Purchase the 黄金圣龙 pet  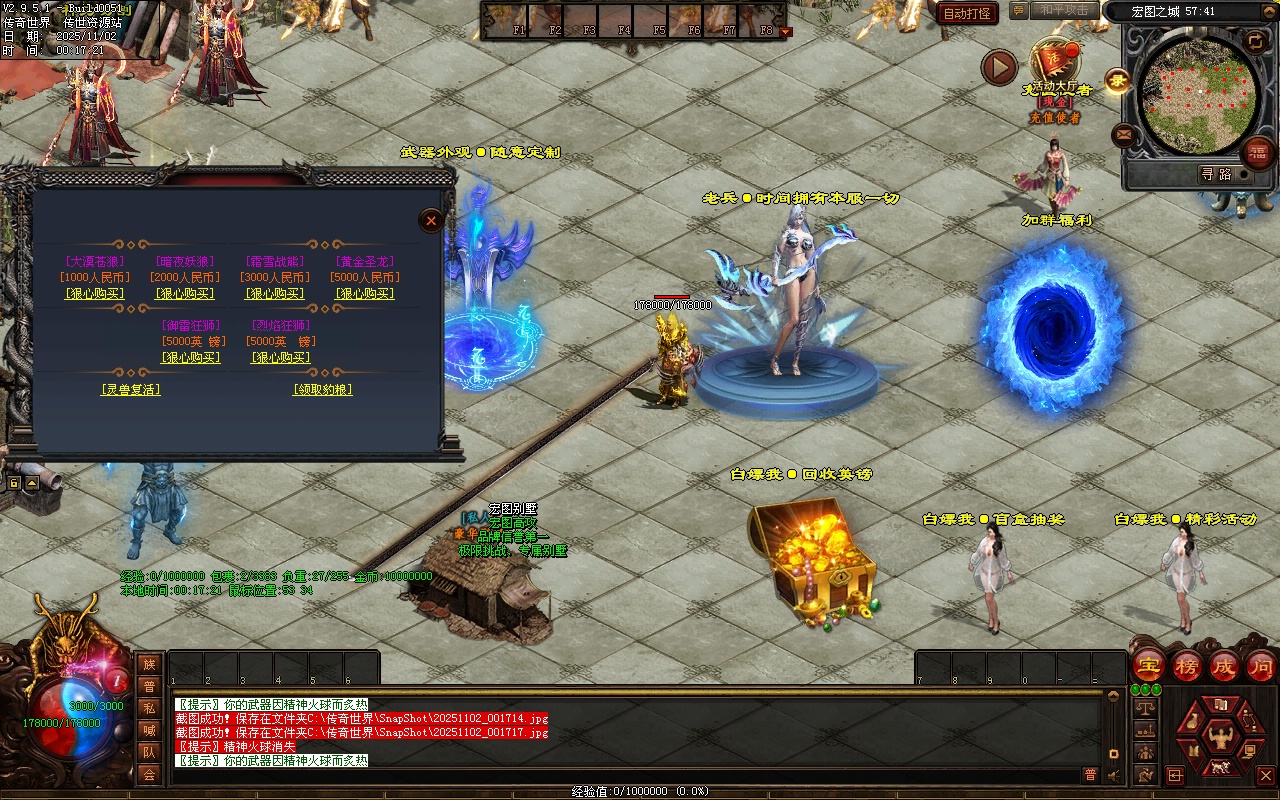point(364,294)
